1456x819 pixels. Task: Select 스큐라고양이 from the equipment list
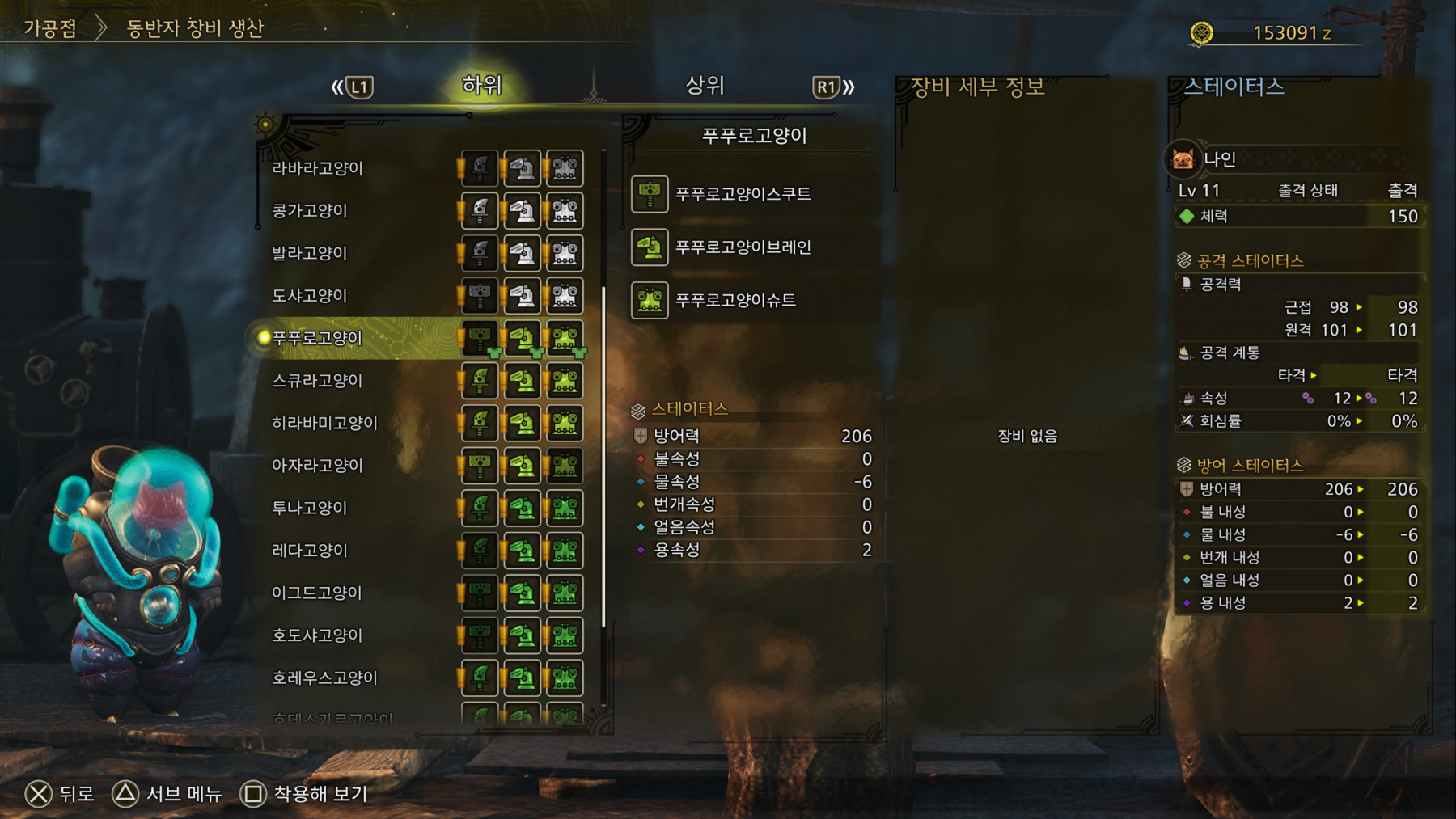(318, 380)
